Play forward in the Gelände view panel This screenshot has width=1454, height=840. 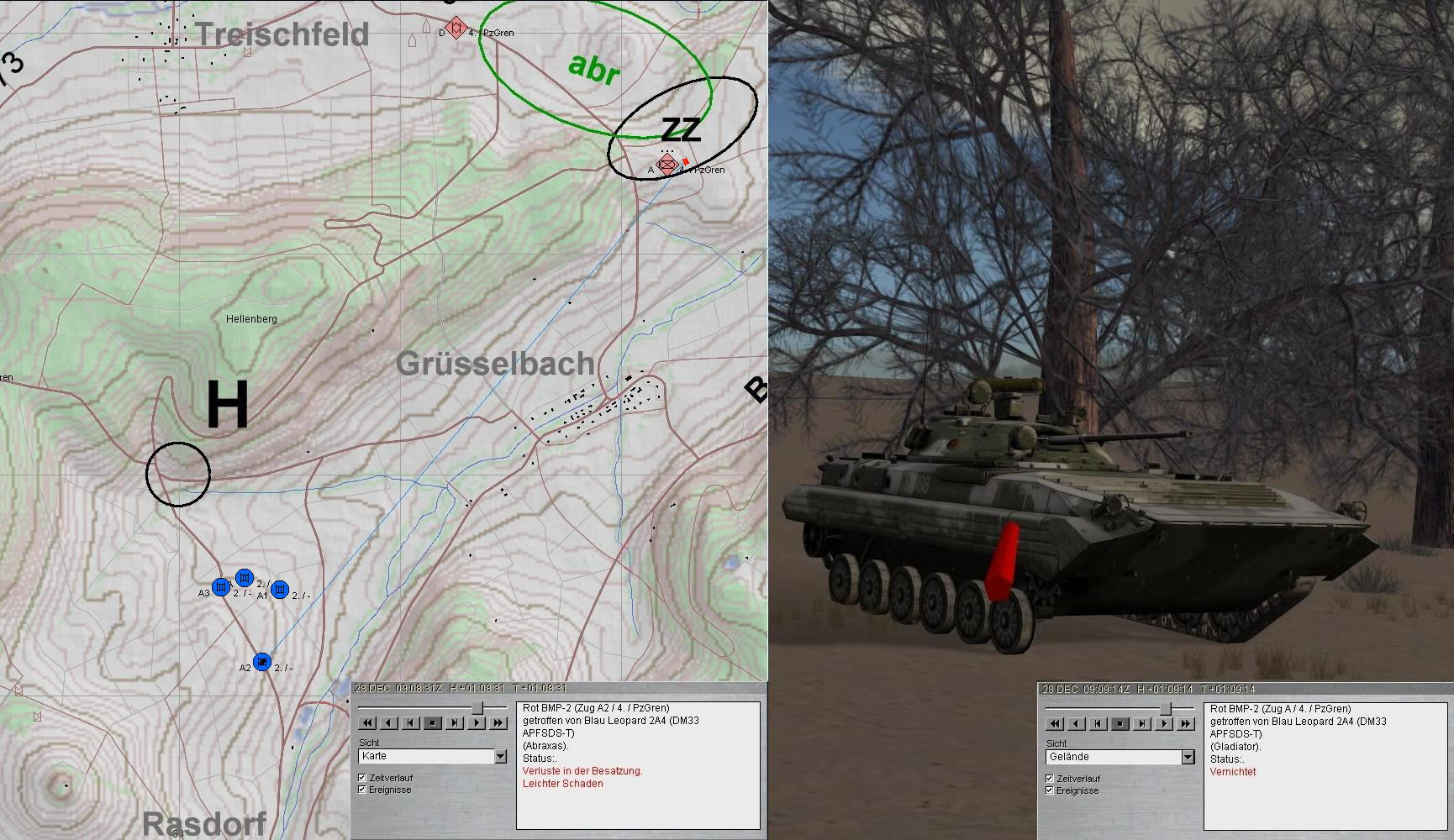(x=1164, y=723)
